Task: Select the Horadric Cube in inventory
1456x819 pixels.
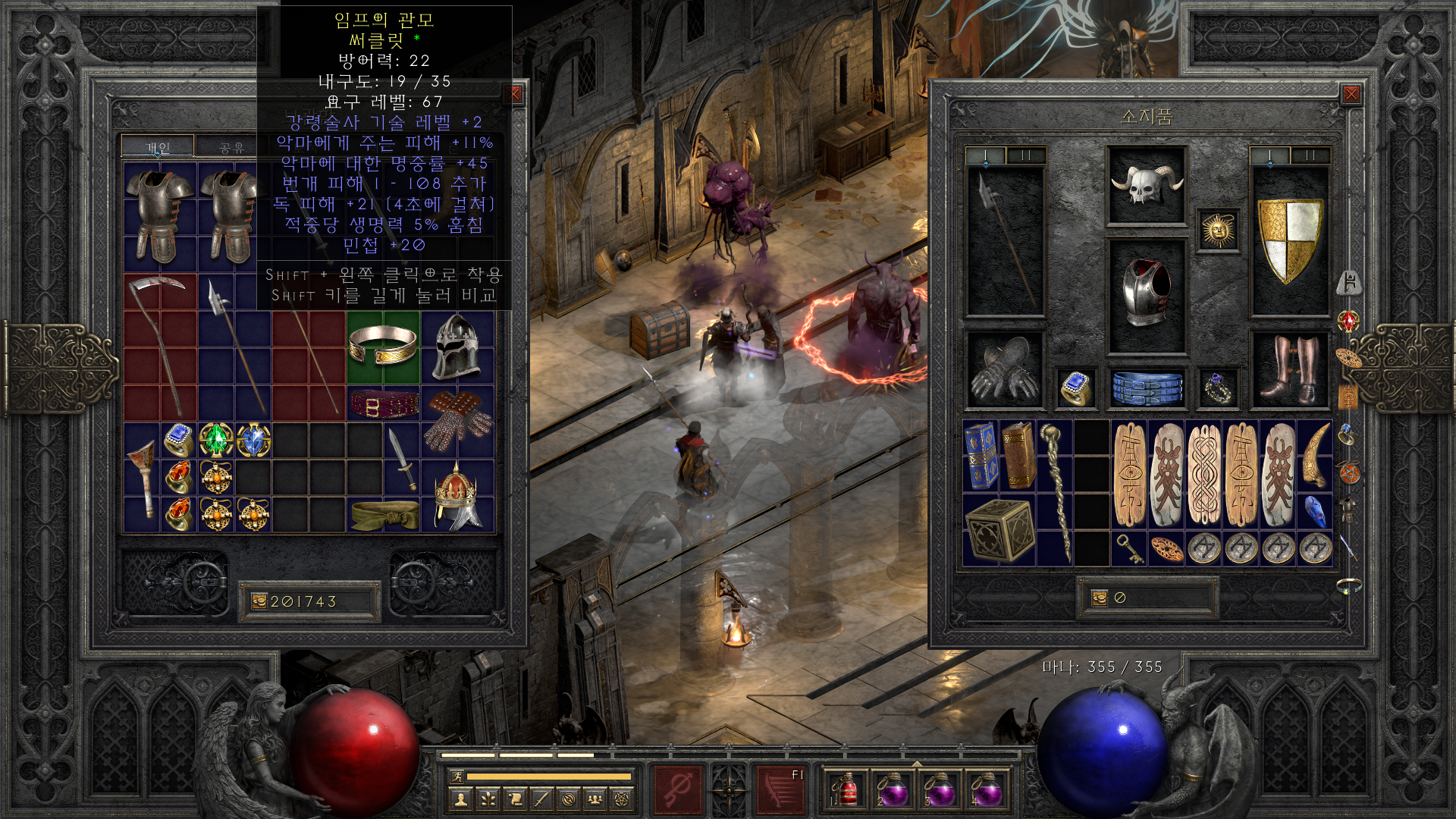Action: pos(999,531)
